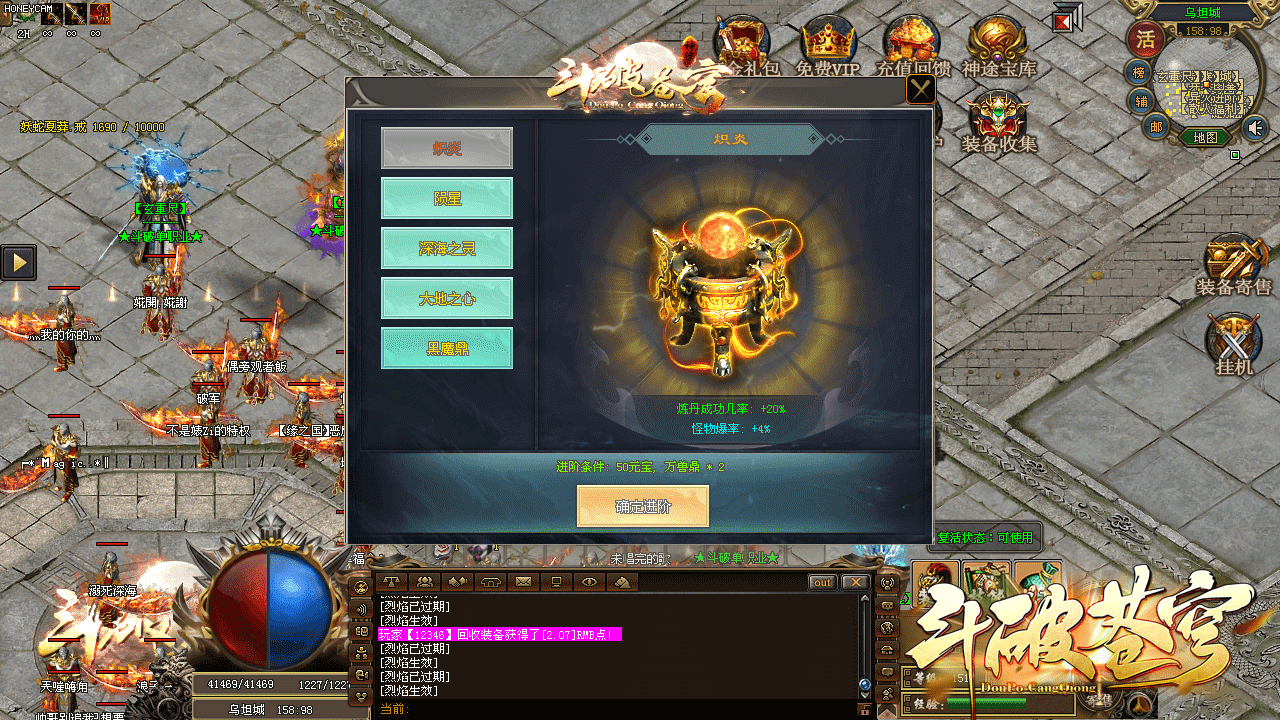Screen dimensions: 1280x720
Task: Open the 大地之心 tier
Action: [x=447, y=298]
